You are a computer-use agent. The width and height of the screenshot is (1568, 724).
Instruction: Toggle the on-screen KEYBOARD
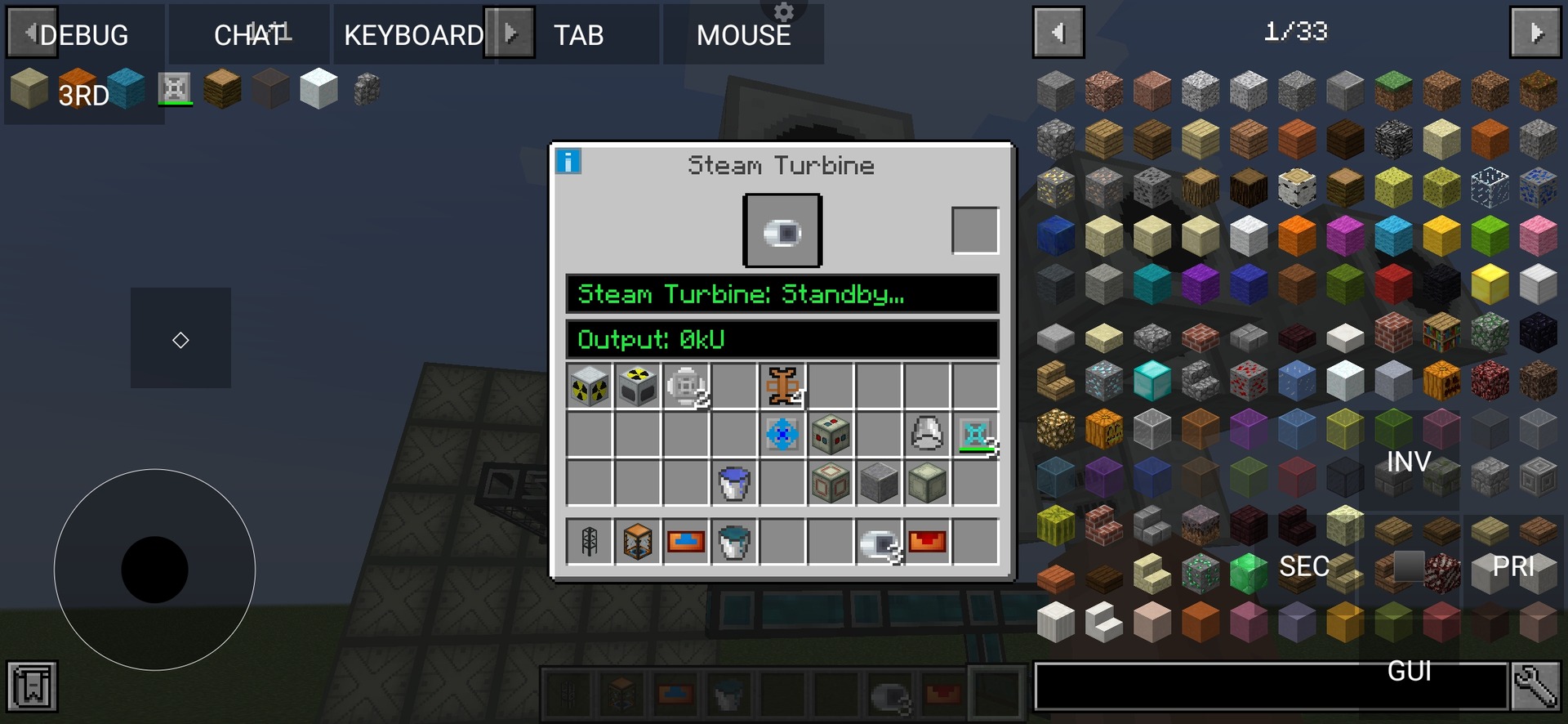(x=413, y=35)
